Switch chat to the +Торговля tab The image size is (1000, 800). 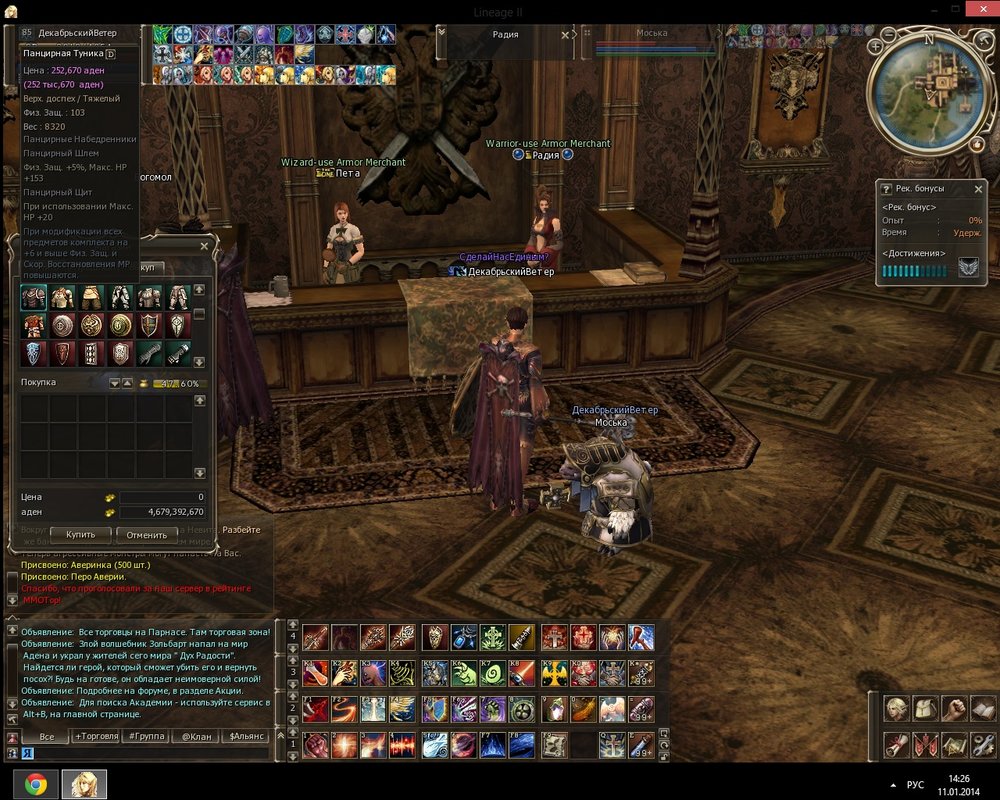96,736
